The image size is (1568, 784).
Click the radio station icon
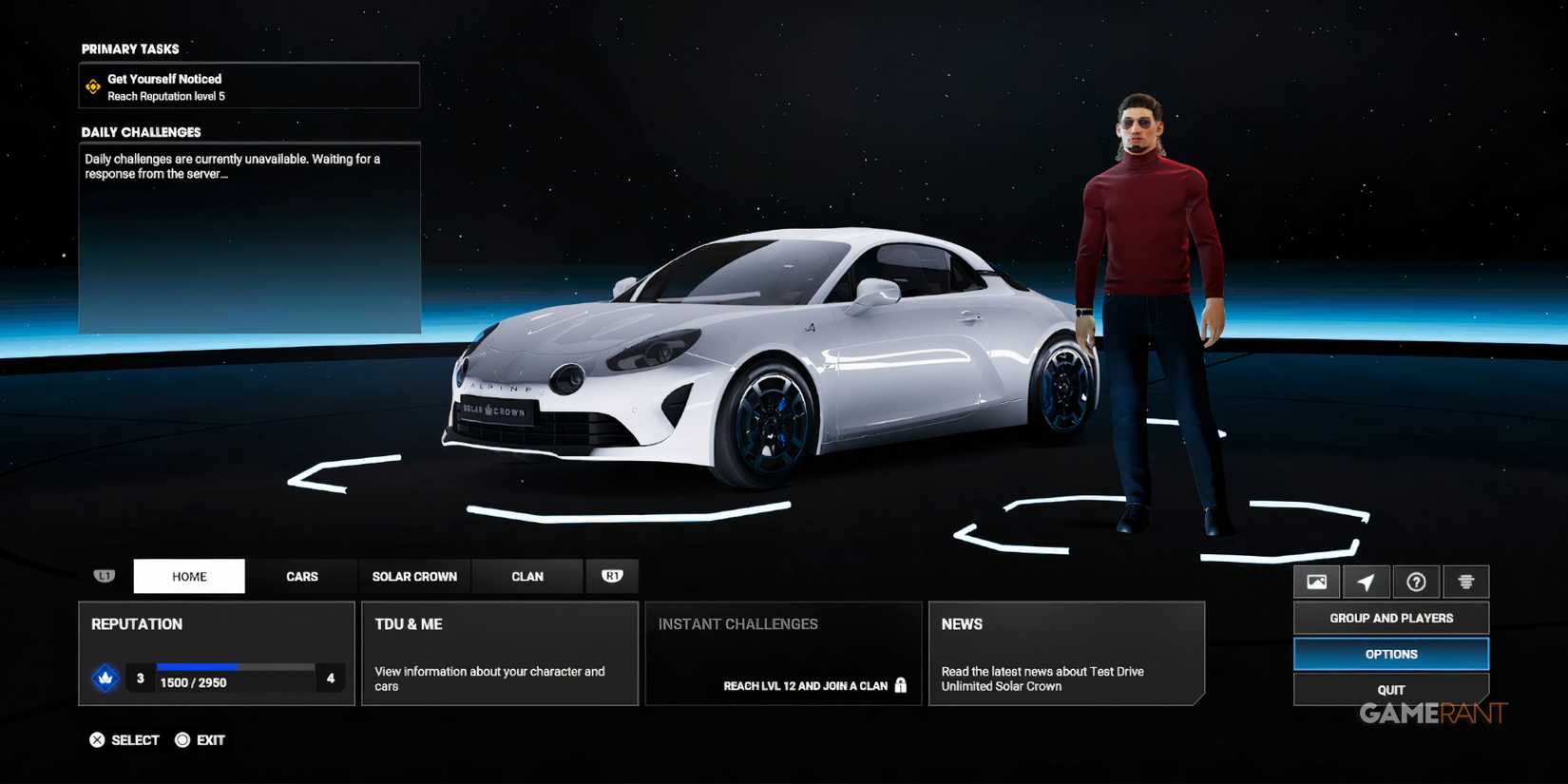[1465, 581]
